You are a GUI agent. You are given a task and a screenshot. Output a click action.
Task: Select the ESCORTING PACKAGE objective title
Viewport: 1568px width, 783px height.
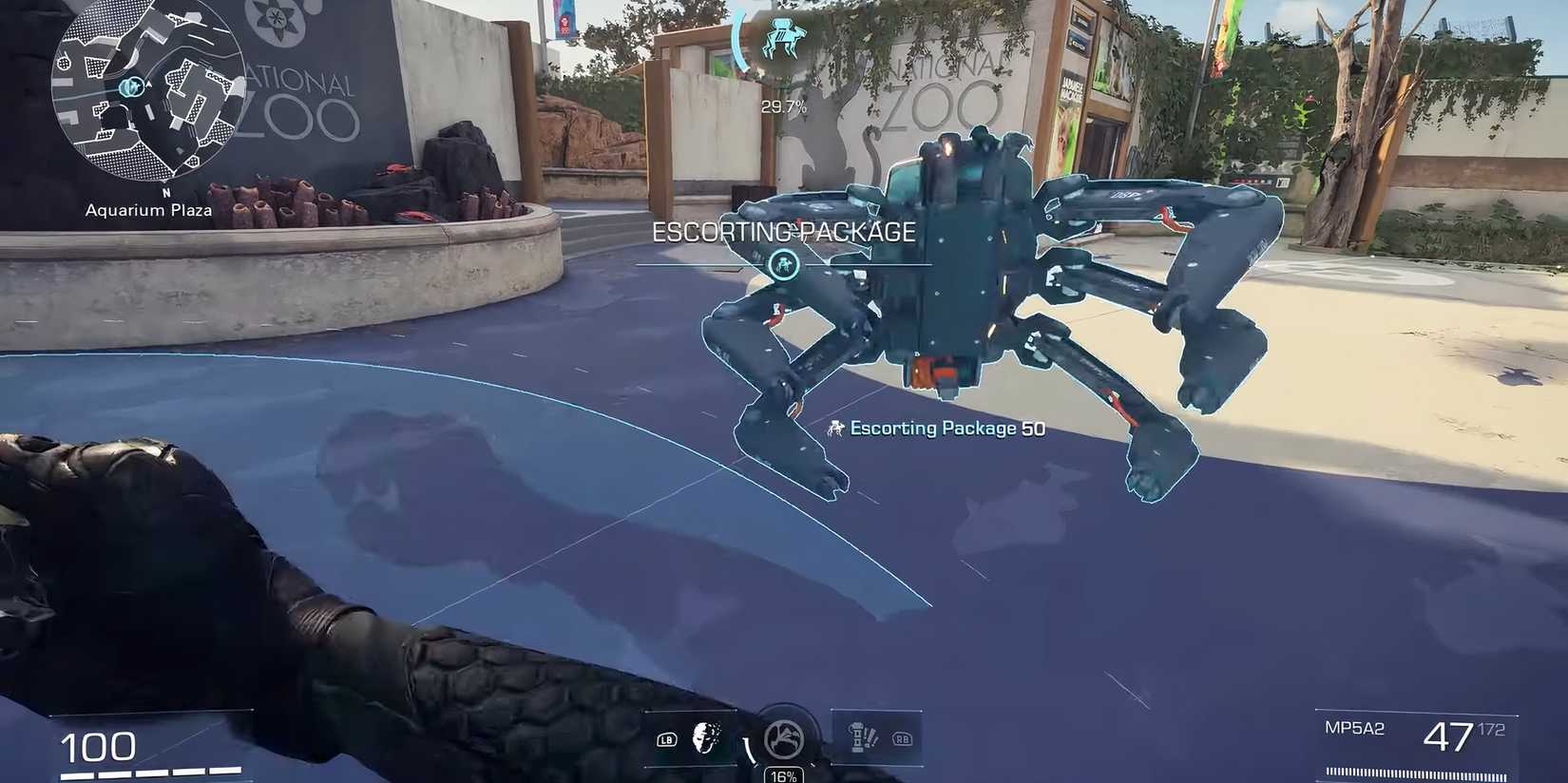coord(783,231)
